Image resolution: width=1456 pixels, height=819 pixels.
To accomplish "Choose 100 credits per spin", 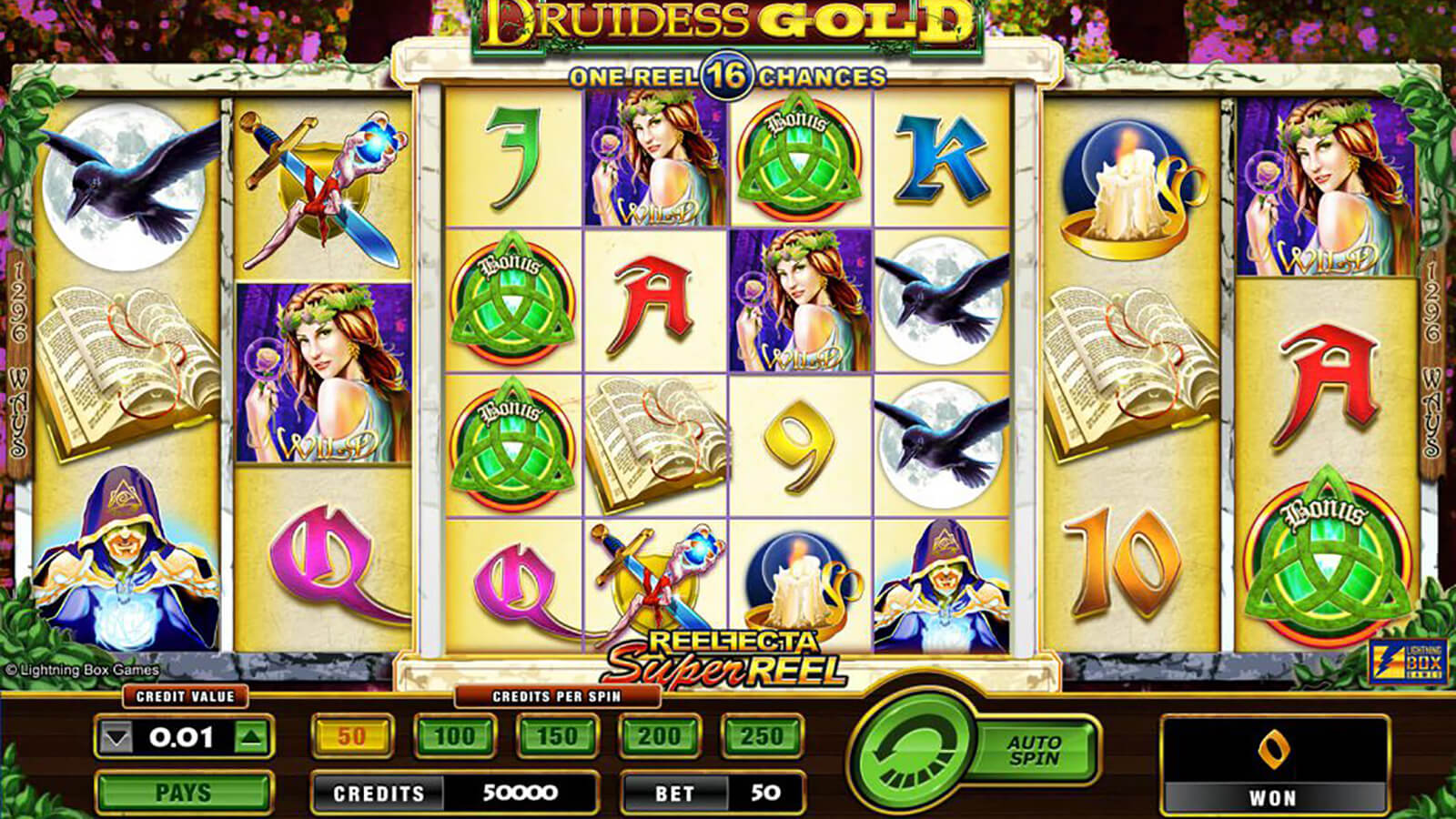I will 455,736.
